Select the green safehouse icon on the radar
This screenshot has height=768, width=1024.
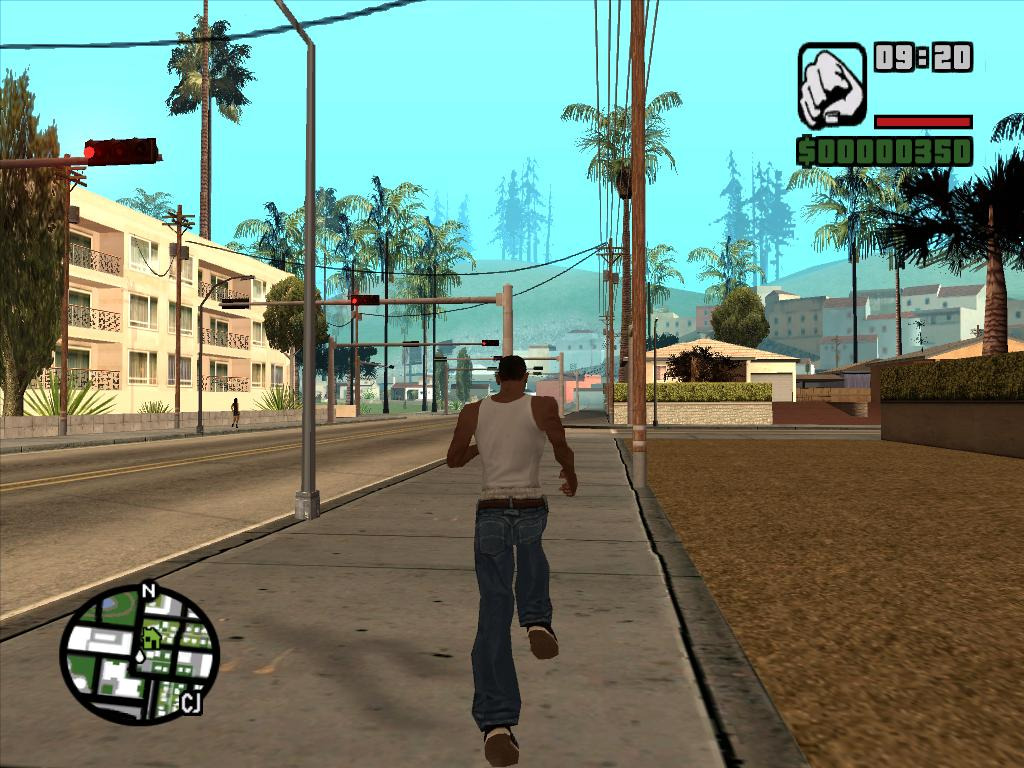pyautogui.click(x=152, y=635)
